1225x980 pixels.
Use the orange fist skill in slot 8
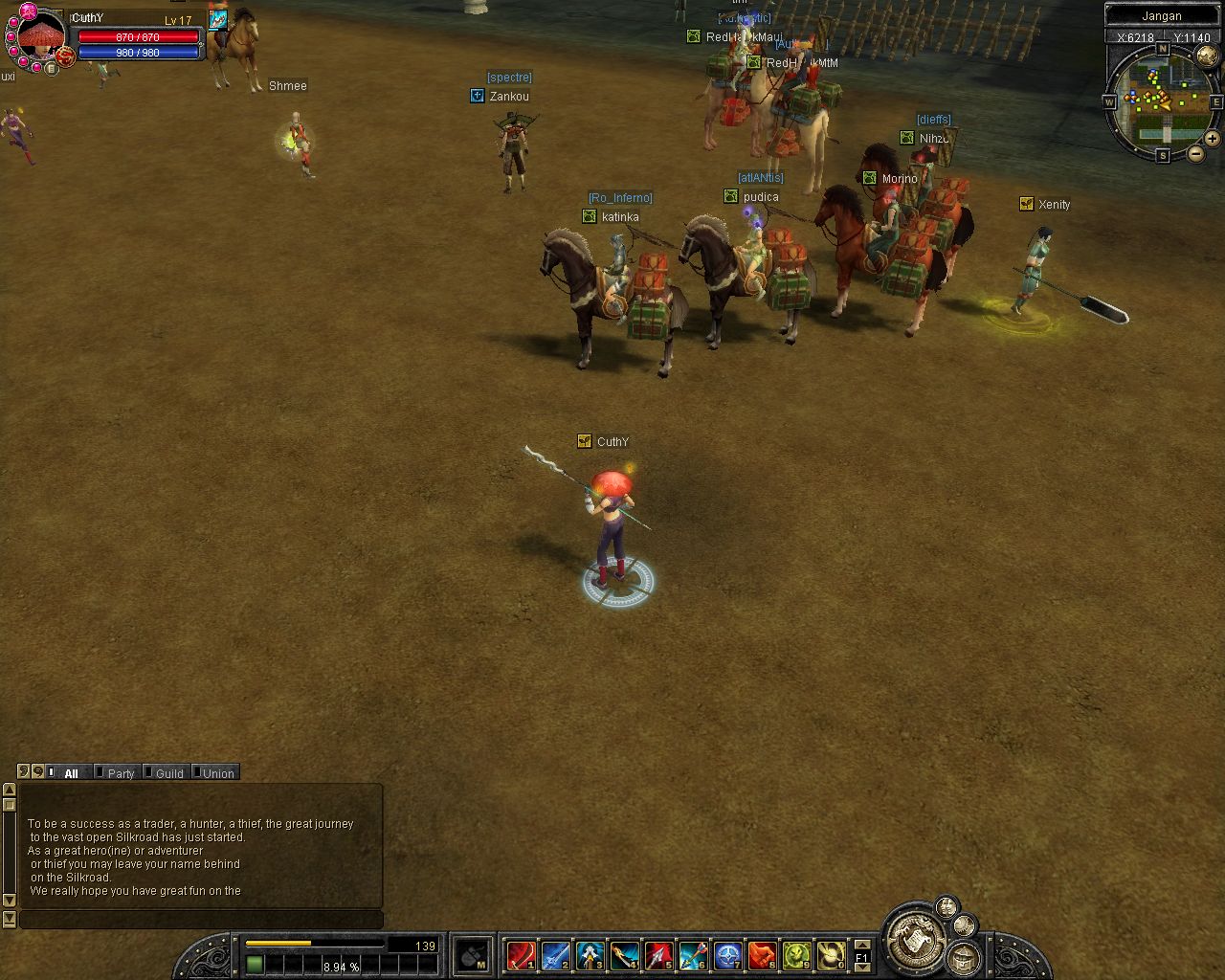point(762,955)
